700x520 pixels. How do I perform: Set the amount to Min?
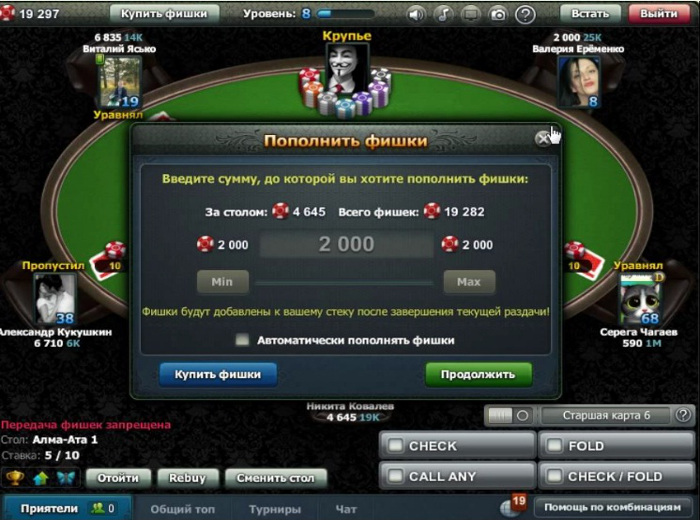pyautogui.click(x=222, y=282)
